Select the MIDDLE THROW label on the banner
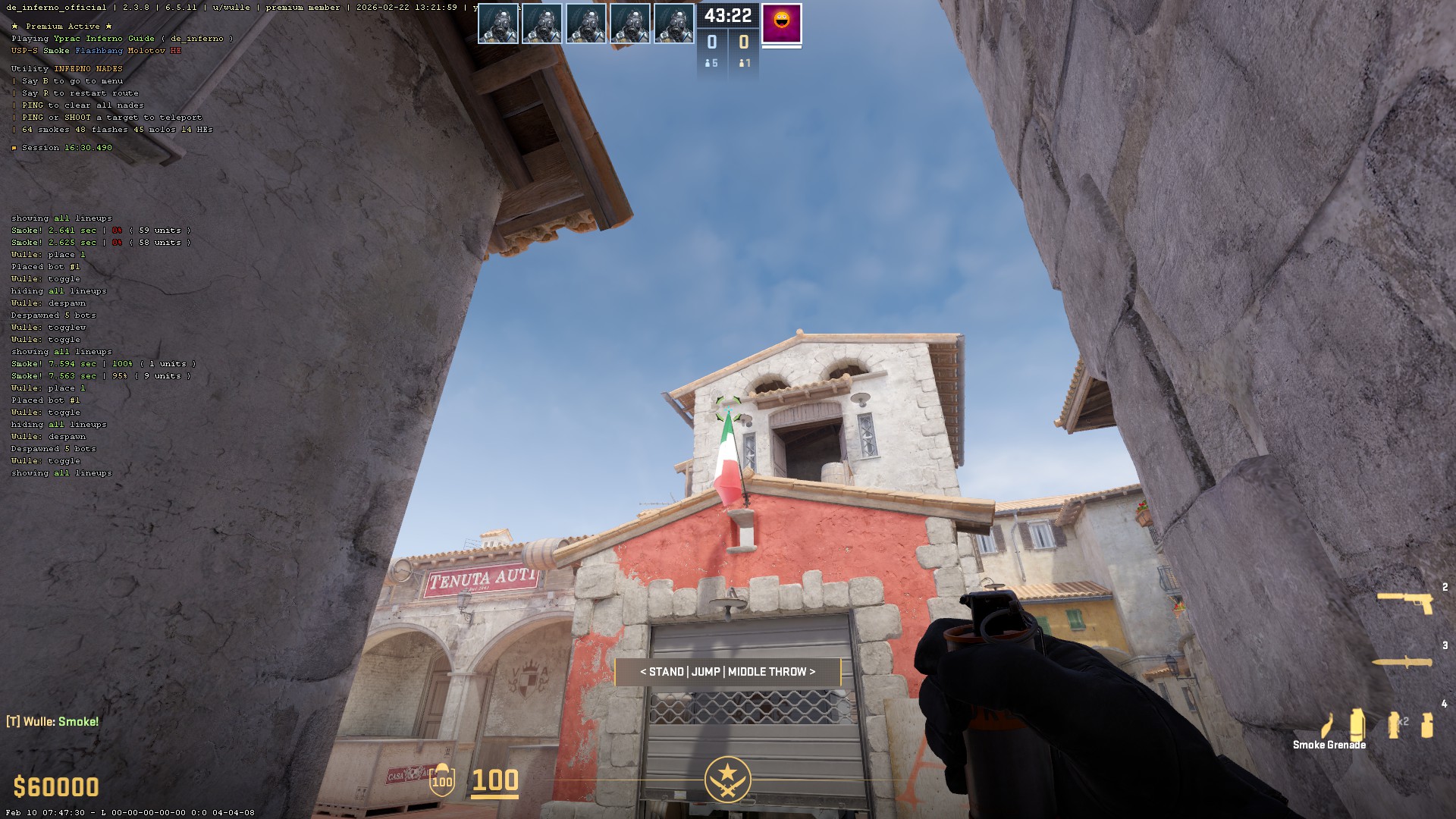The image size is (1456, 819). tap(767, 672)
